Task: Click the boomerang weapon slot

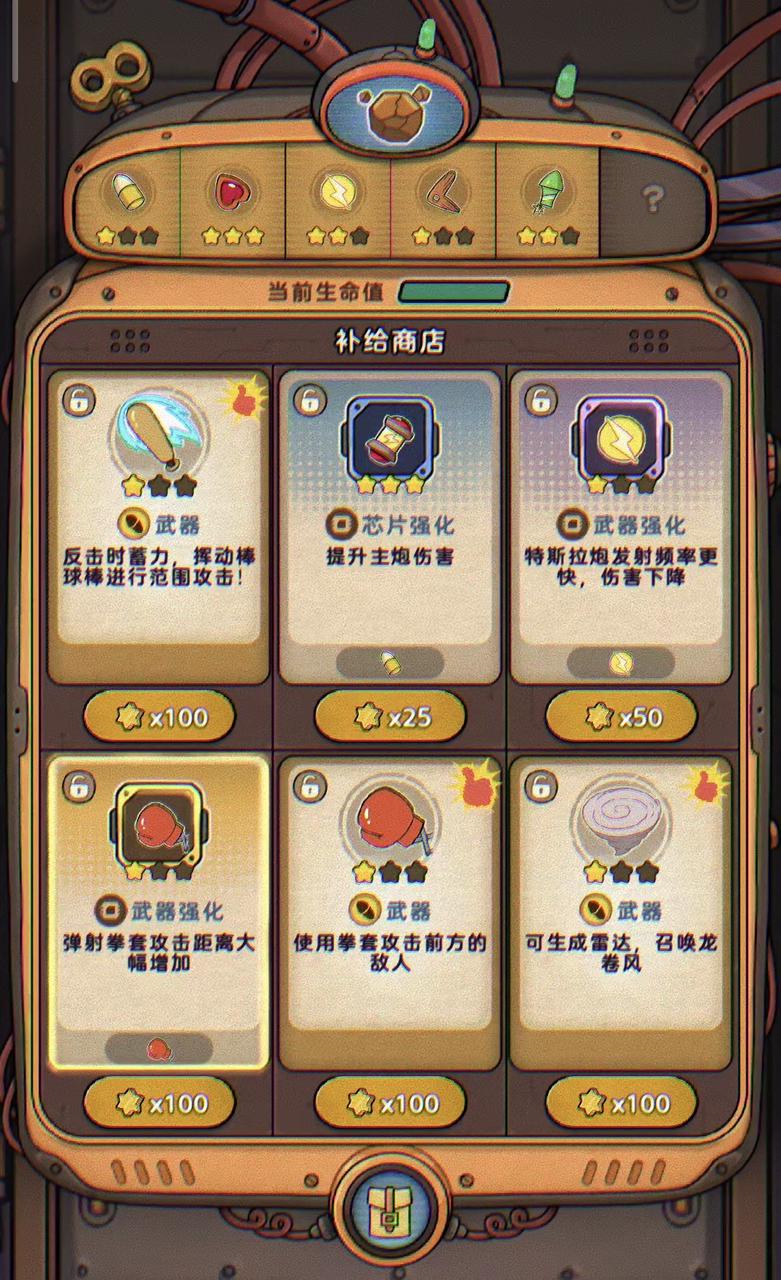Action: click(x=442, y=200)
